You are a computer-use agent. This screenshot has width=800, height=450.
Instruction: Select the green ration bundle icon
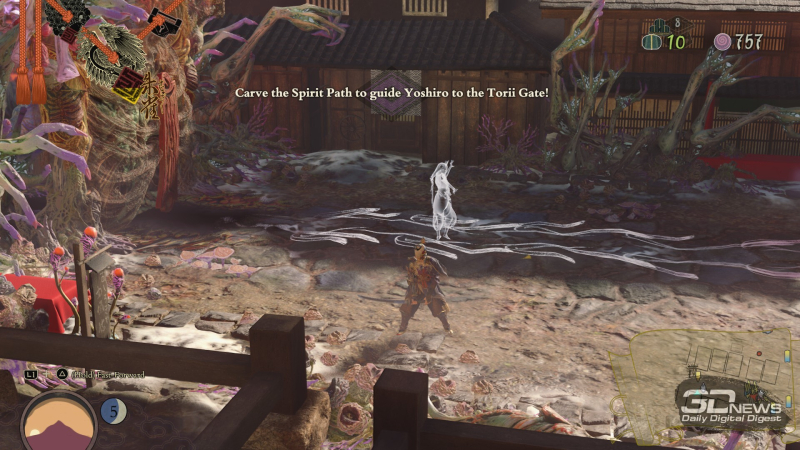(652, 42)
